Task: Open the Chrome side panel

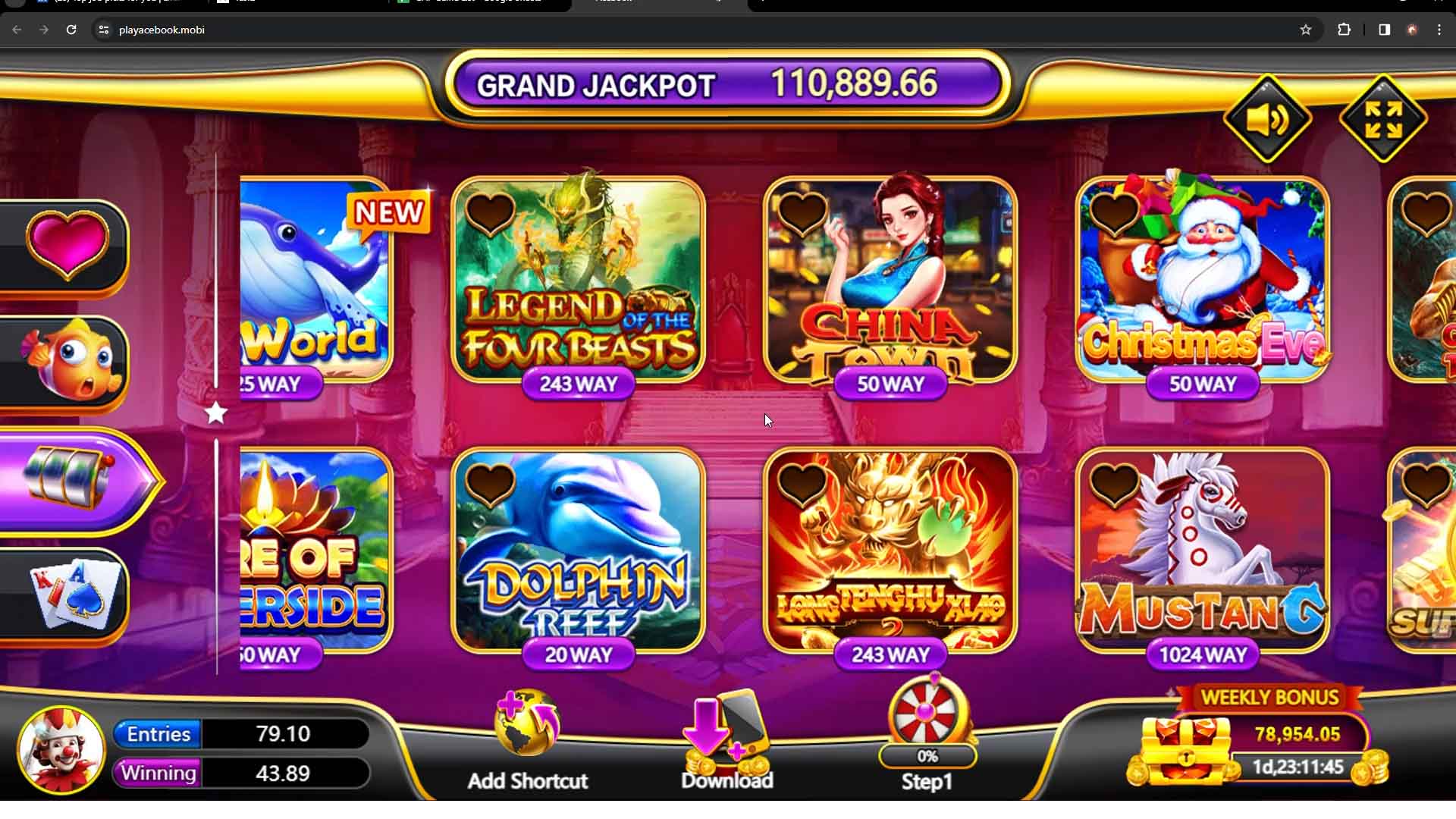Action: pyautogui.click(x=1382, y=30)
